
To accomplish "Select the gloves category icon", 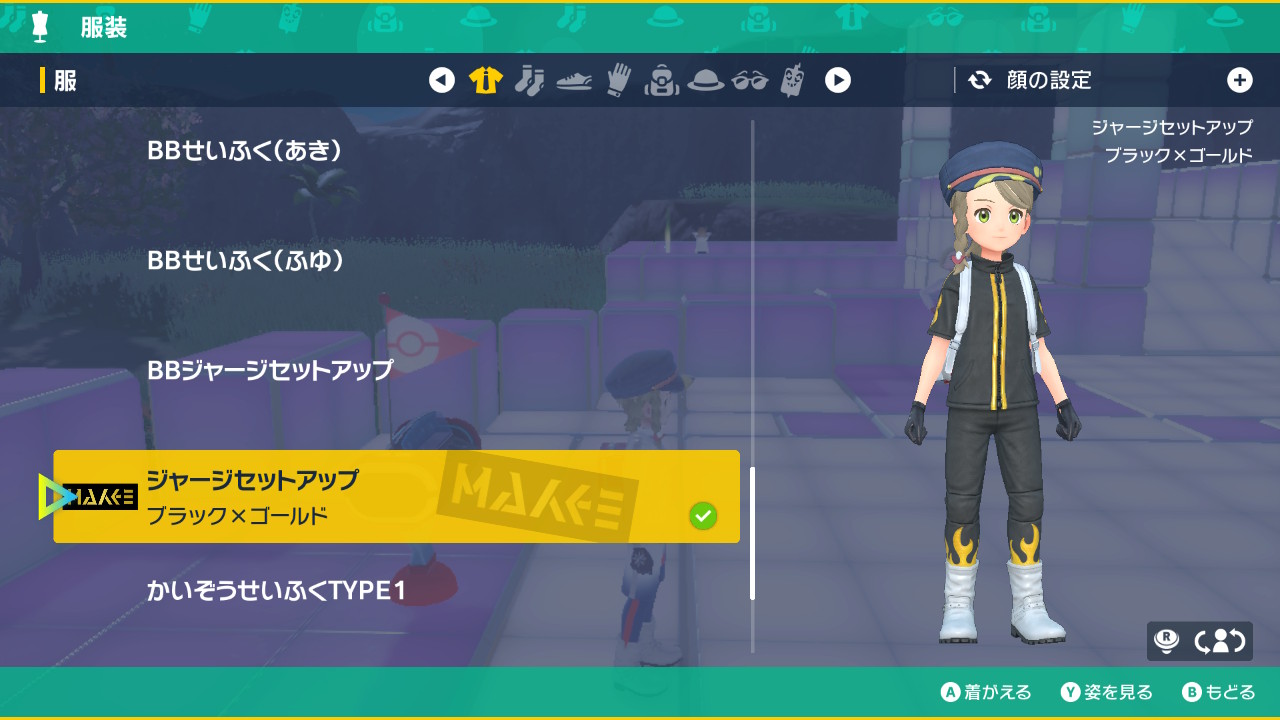I will tap(618, 81).
